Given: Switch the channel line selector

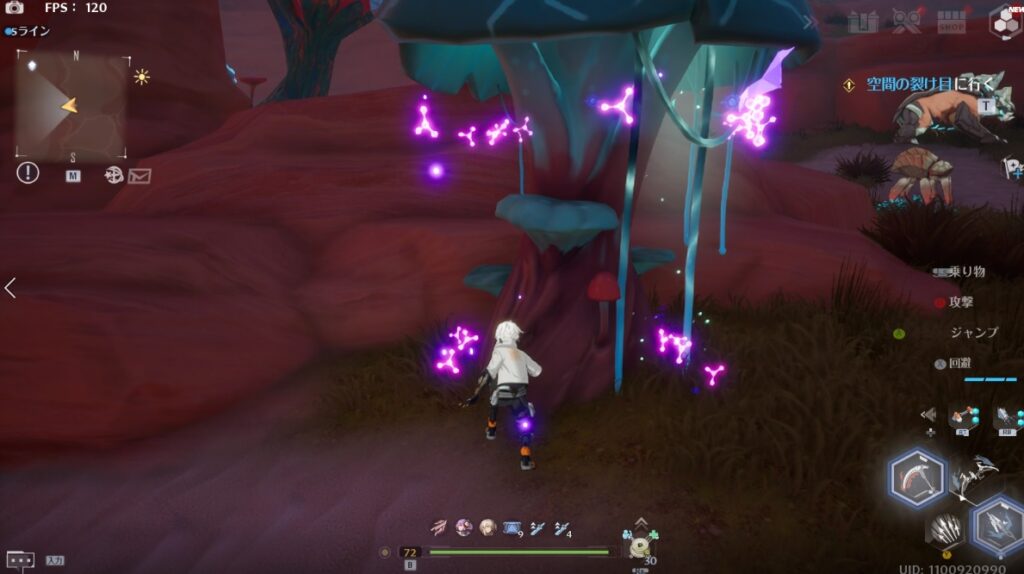Looking at the screenshot, I should point(28,32).
